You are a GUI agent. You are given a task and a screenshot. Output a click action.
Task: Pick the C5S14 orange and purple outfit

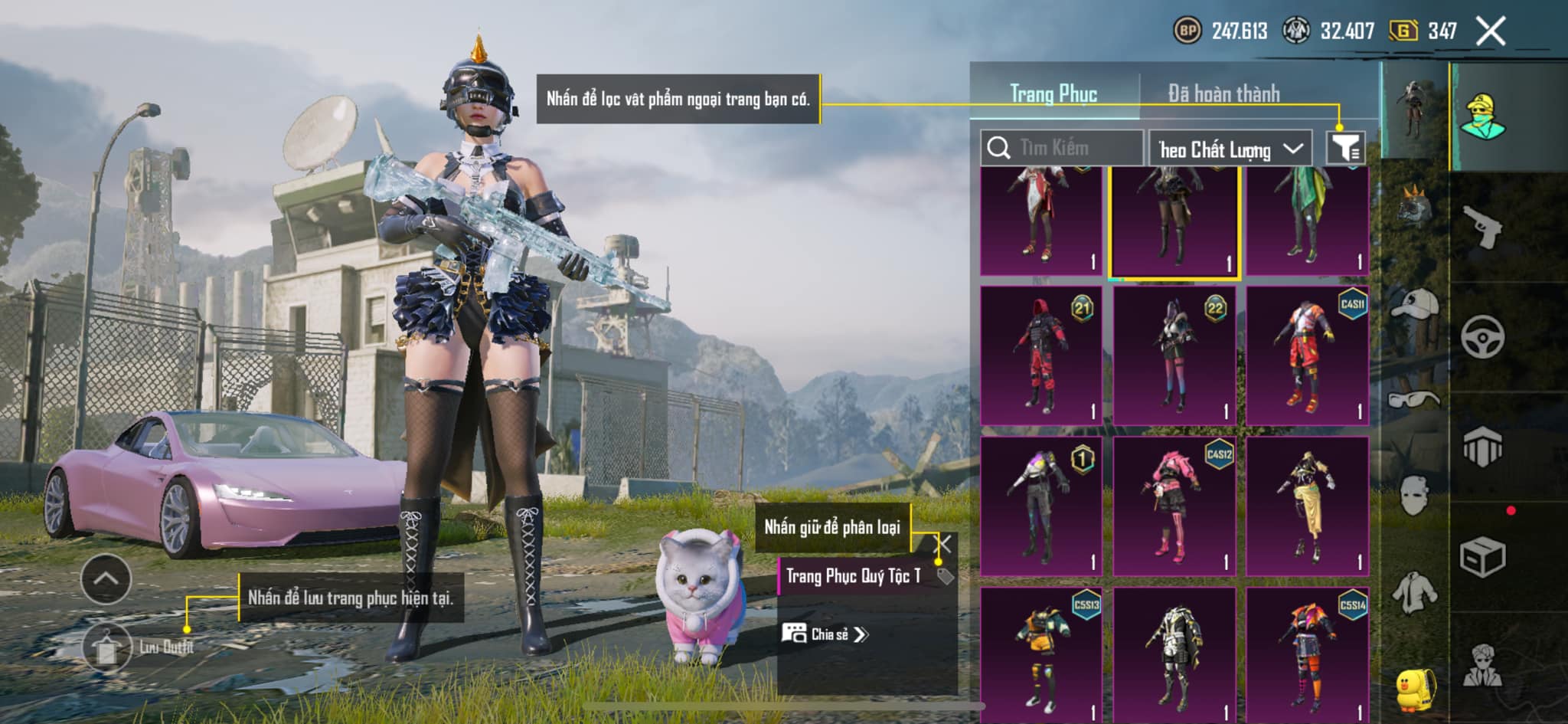click(x=1307, y=655)
